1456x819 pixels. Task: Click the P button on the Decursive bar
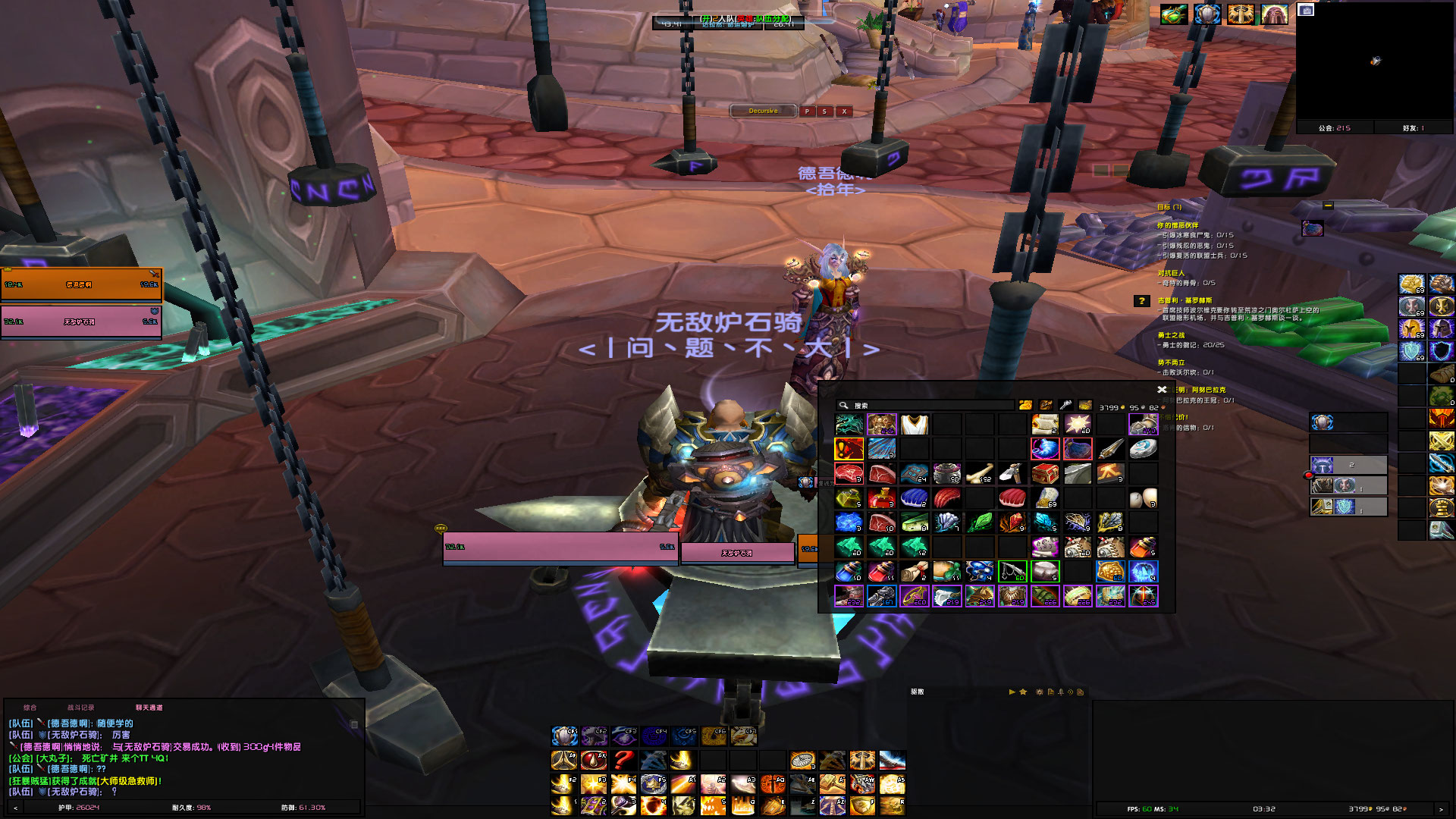tap(806, 111)
